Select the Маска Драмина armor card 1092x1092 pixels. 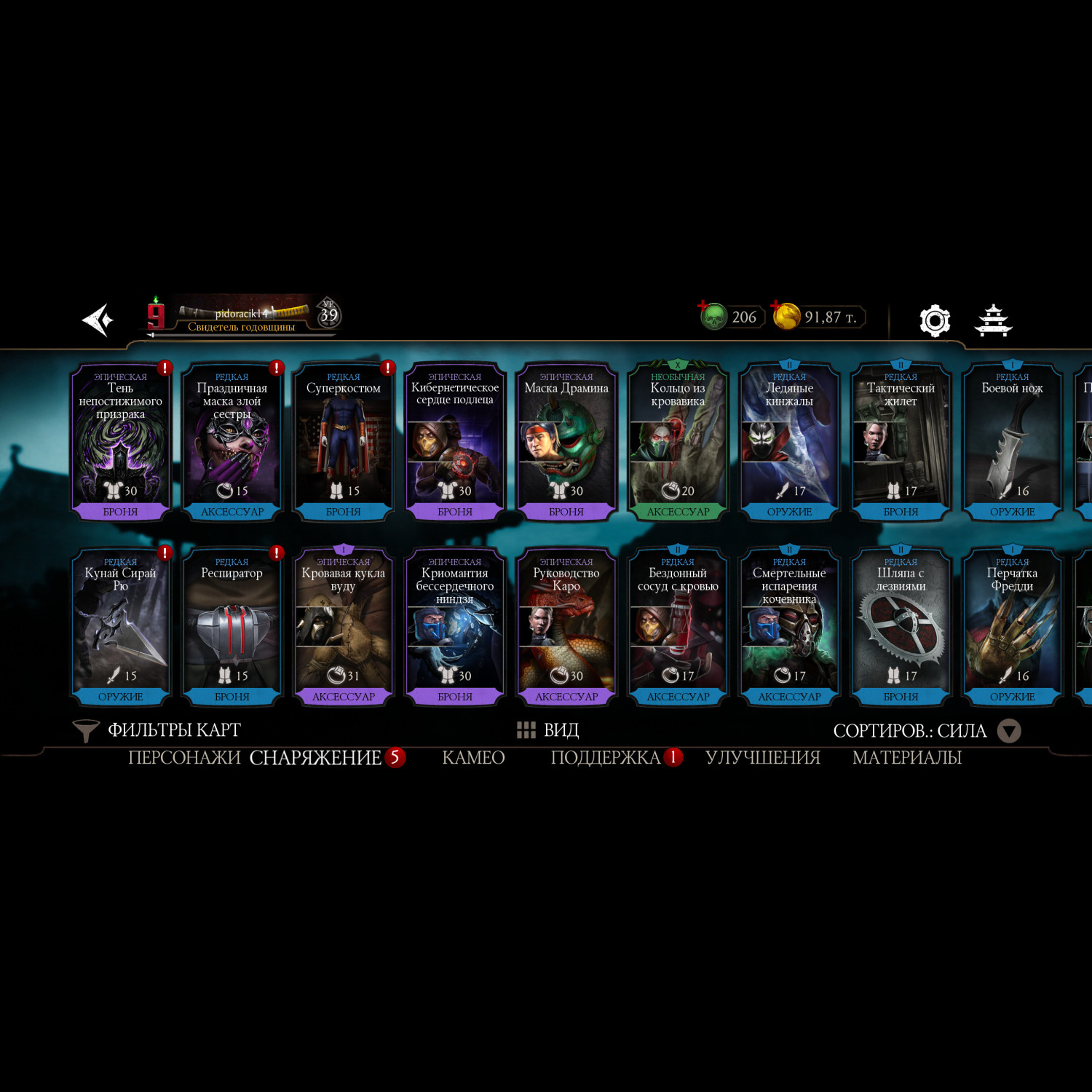pos(566,440)
